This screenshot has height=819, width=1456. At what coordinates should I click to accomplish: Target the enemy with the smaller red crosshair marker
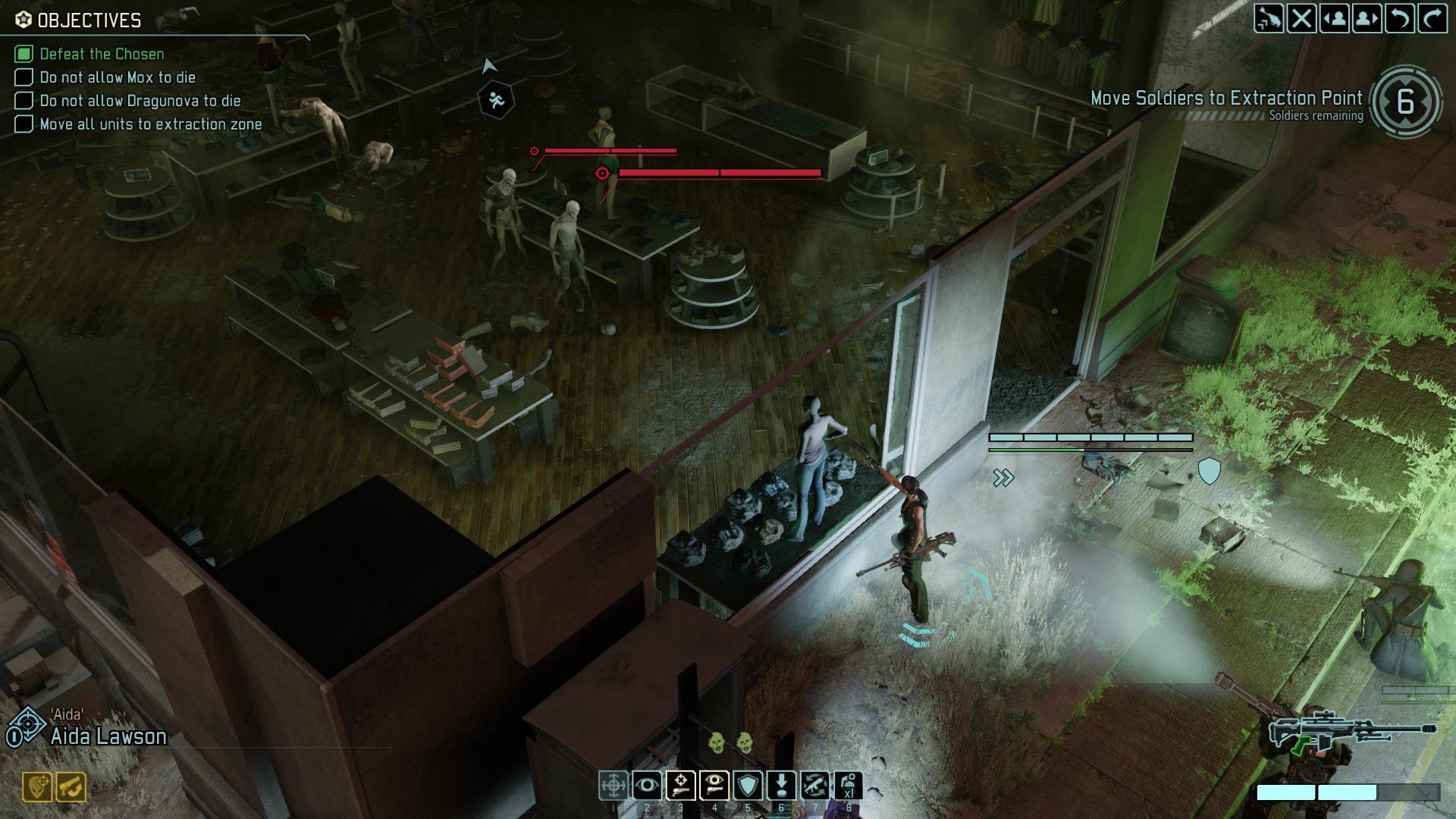pyautogui.click(x=535, y=152)
